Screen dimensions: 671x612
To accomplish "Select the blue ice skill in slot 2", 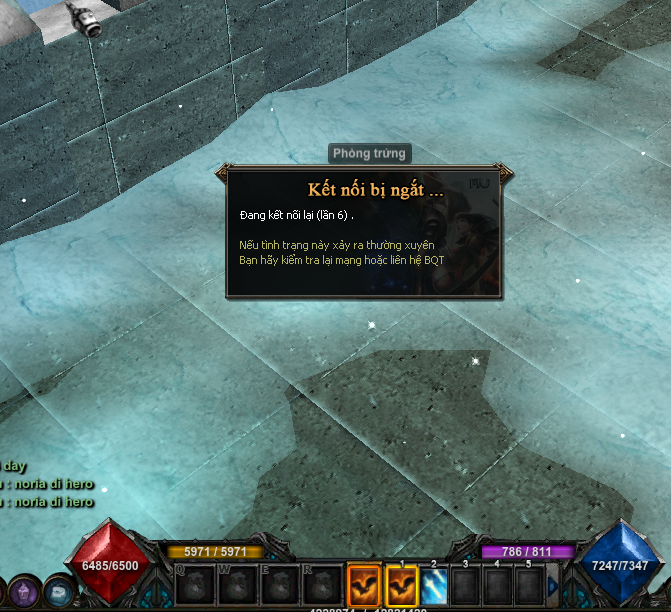I will (x=433, y=583).
